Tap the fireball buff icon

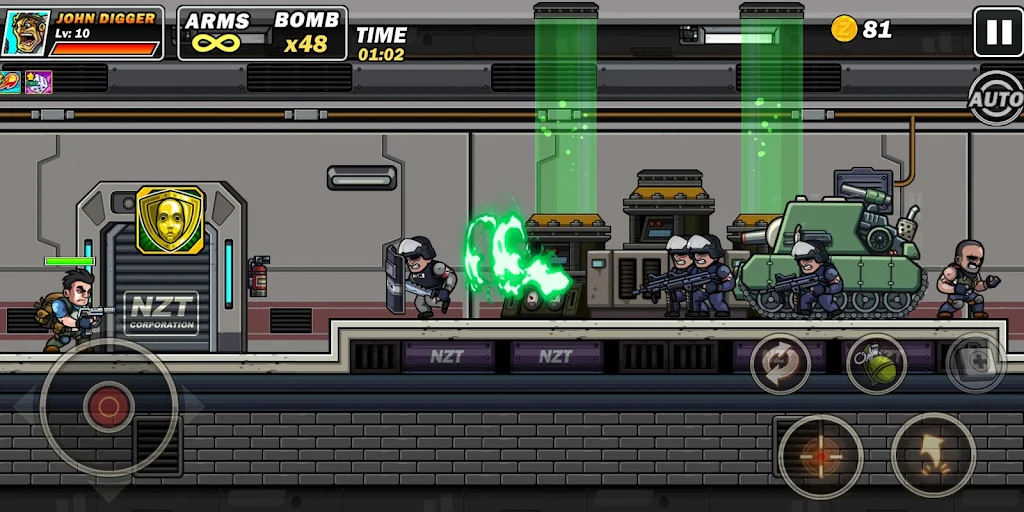[x=11, y=81]
